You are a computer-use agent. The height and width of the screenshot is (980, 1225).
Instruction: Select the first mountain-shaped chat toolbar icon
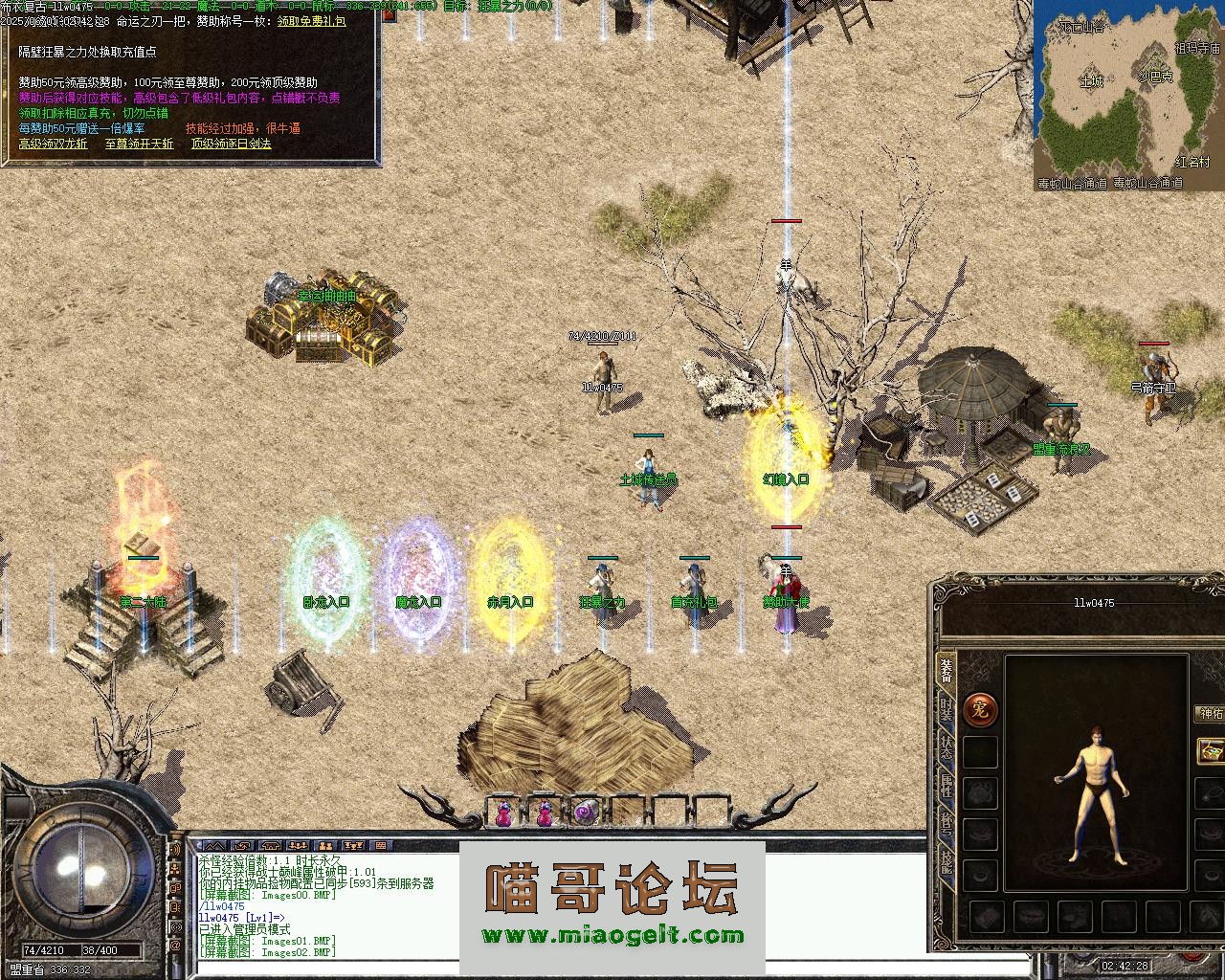[x=214, y=846]
